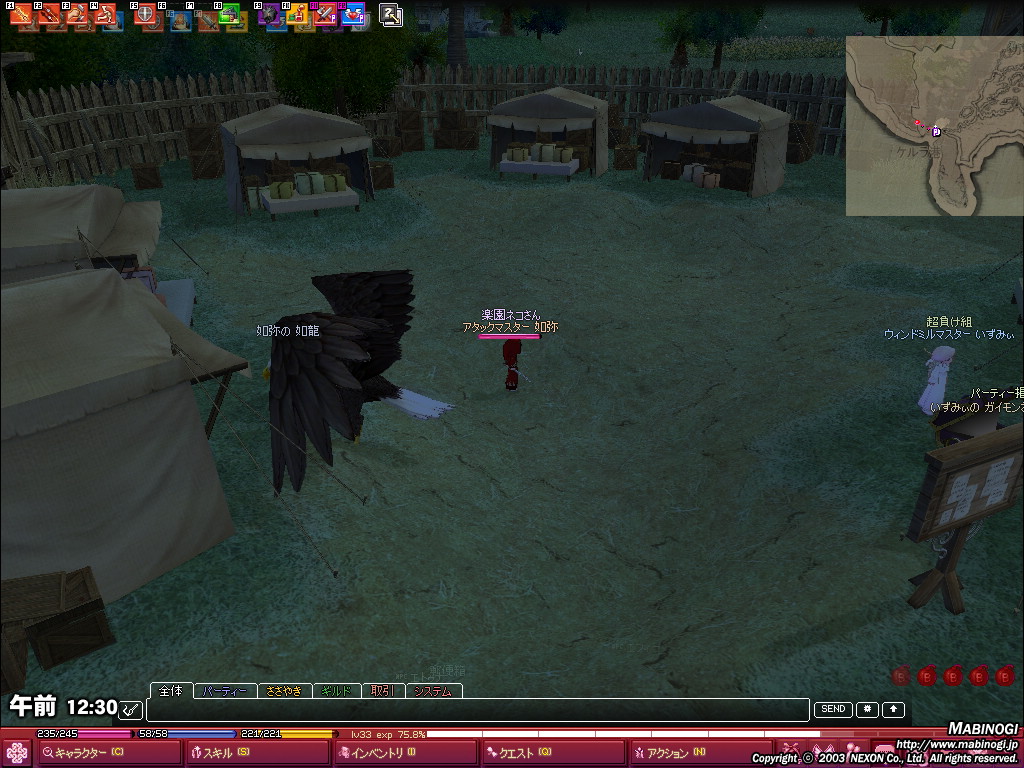Click the main menu flower button
This screenshot has width=1024, height=768.
pos(17,753)
